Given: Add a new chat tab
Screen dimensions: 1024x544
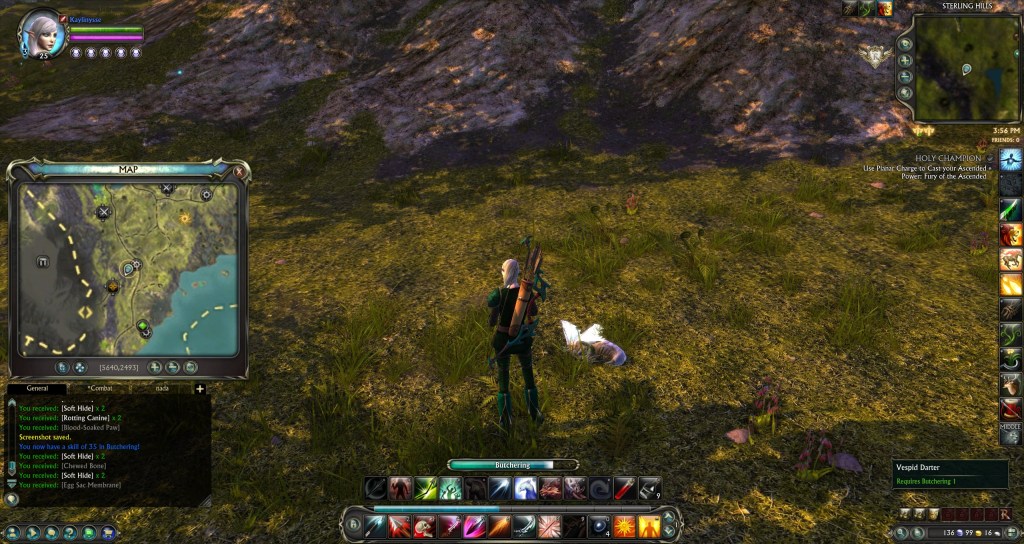Looking at the screenshot, I should coord(200,388).
